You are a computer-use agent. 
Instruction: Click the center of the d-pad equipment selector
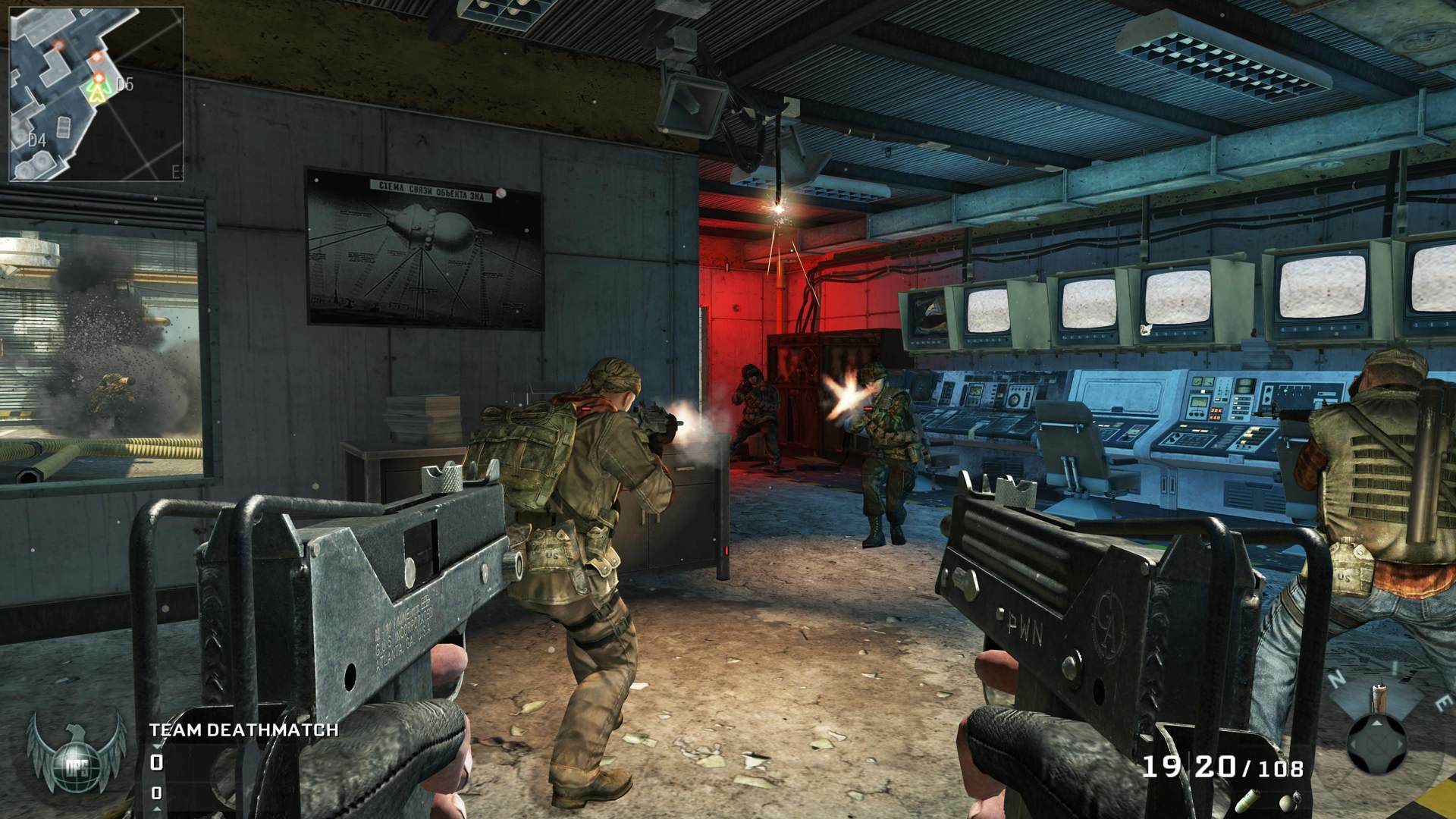pos(1376,745)
